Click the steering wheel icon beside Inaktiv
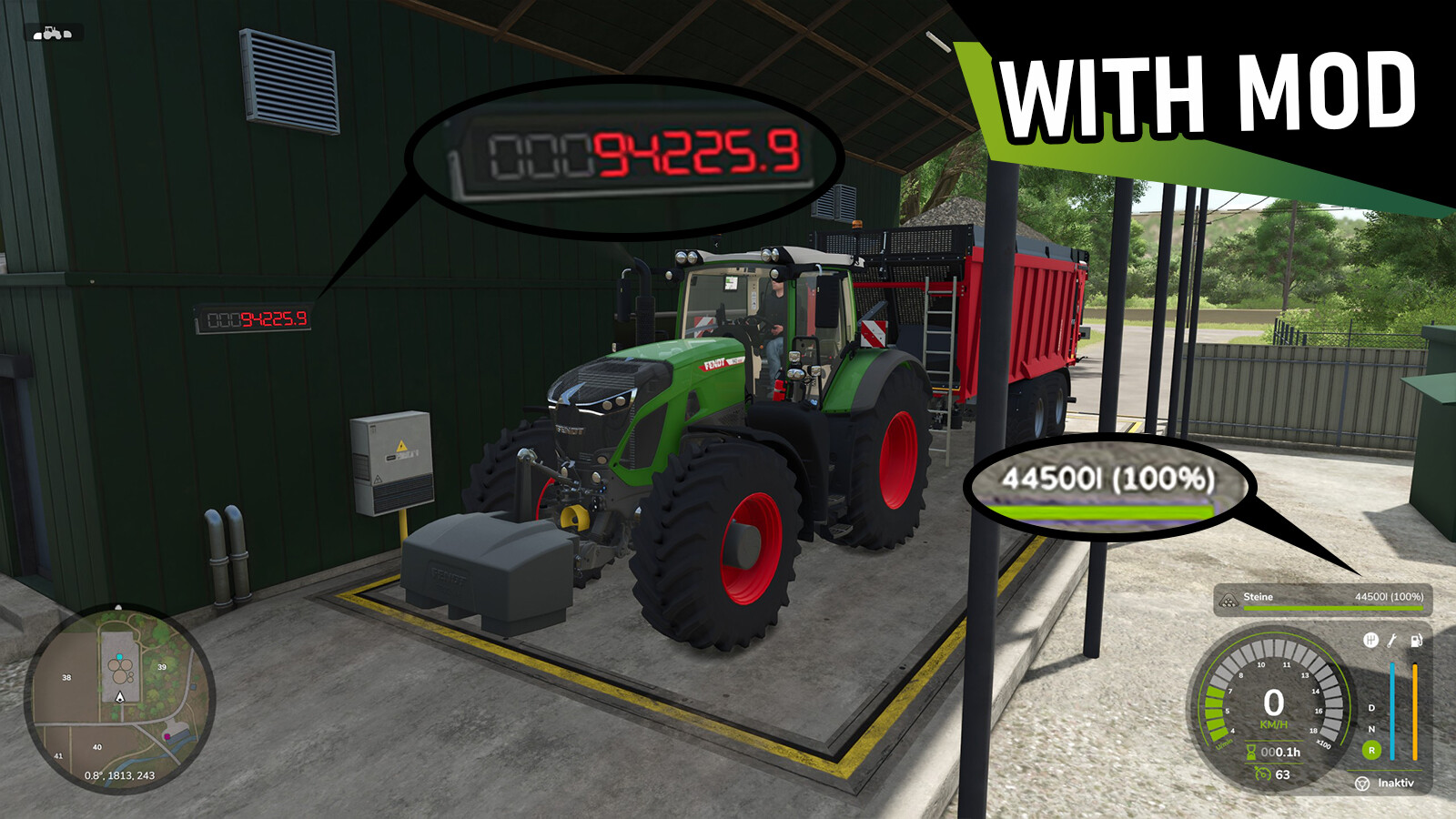1456x819 pixels. tap(1362, 782)
